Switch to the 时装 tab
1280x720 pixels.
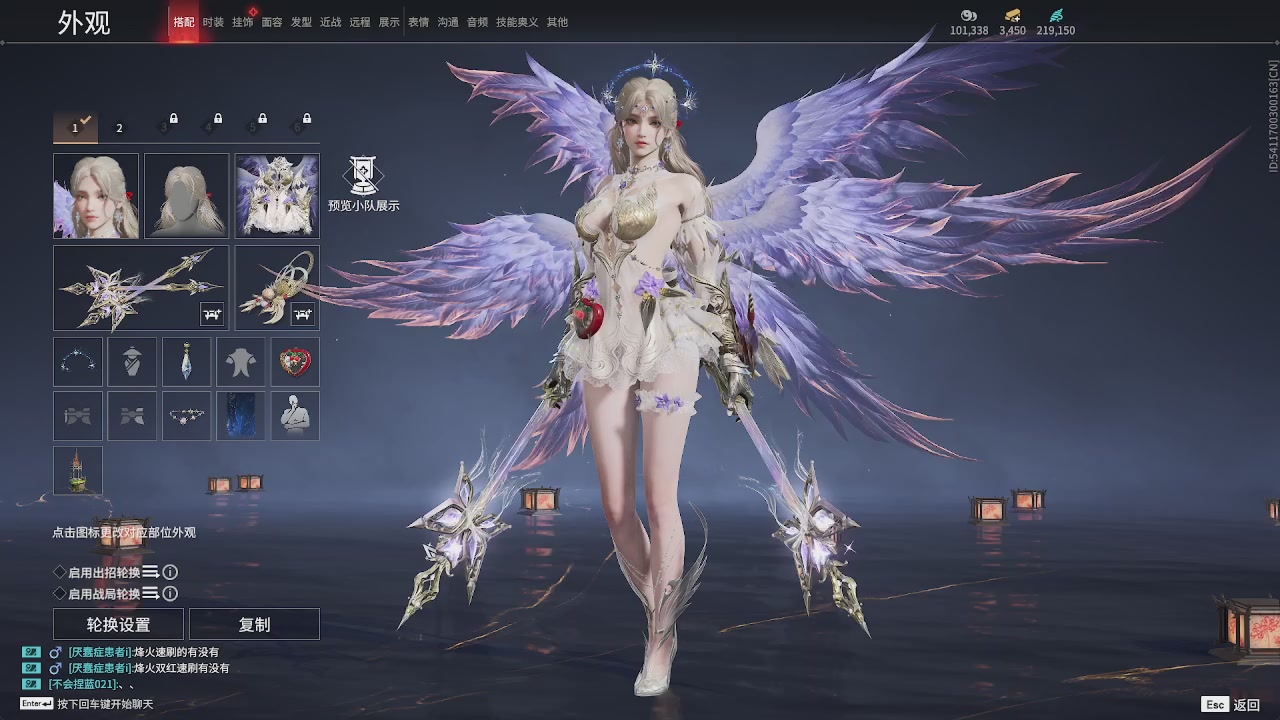coord(213,22)
